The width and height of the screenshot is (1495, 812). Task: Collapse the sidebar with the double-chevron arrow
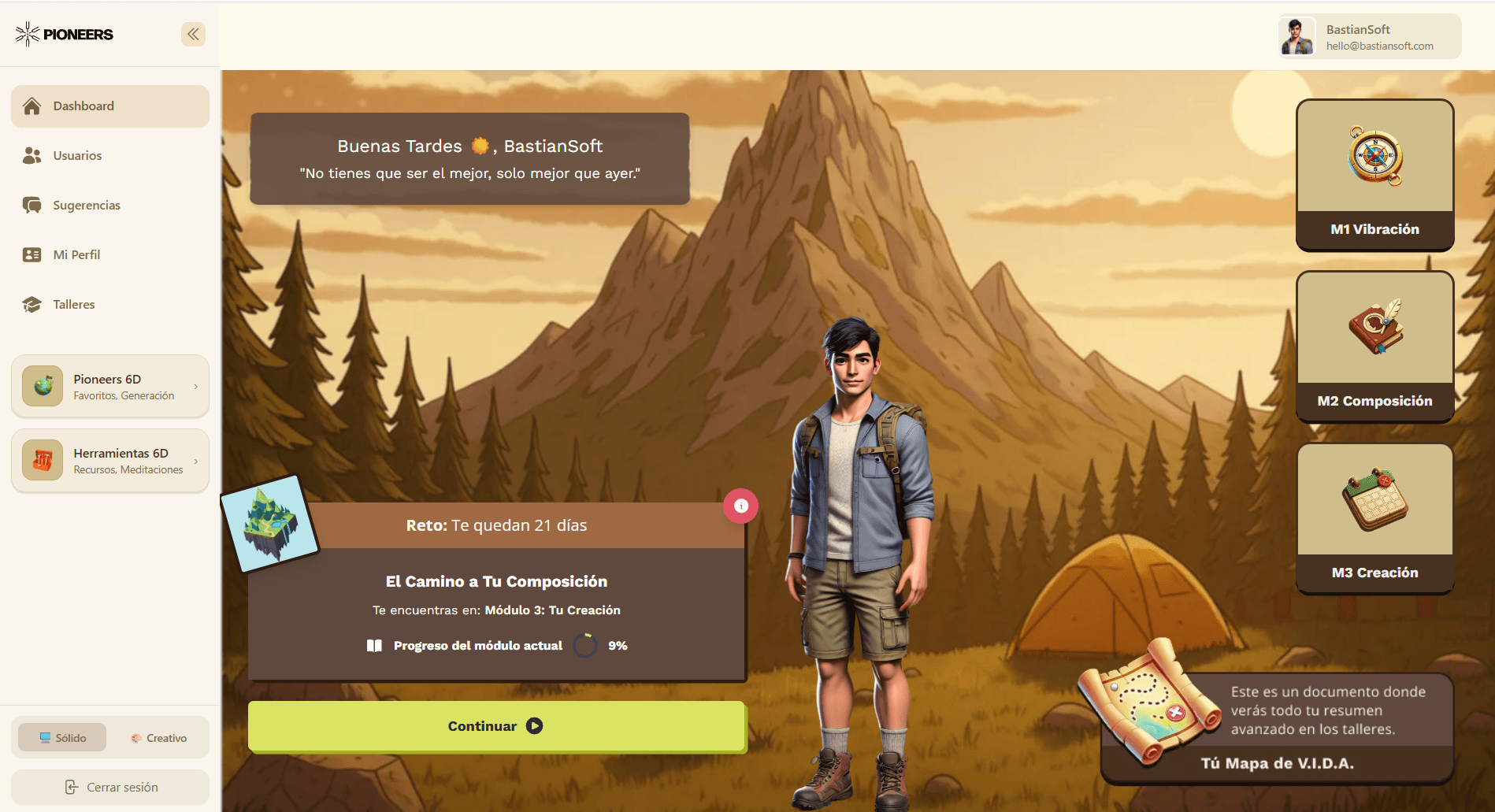click(x=193, y=34)
